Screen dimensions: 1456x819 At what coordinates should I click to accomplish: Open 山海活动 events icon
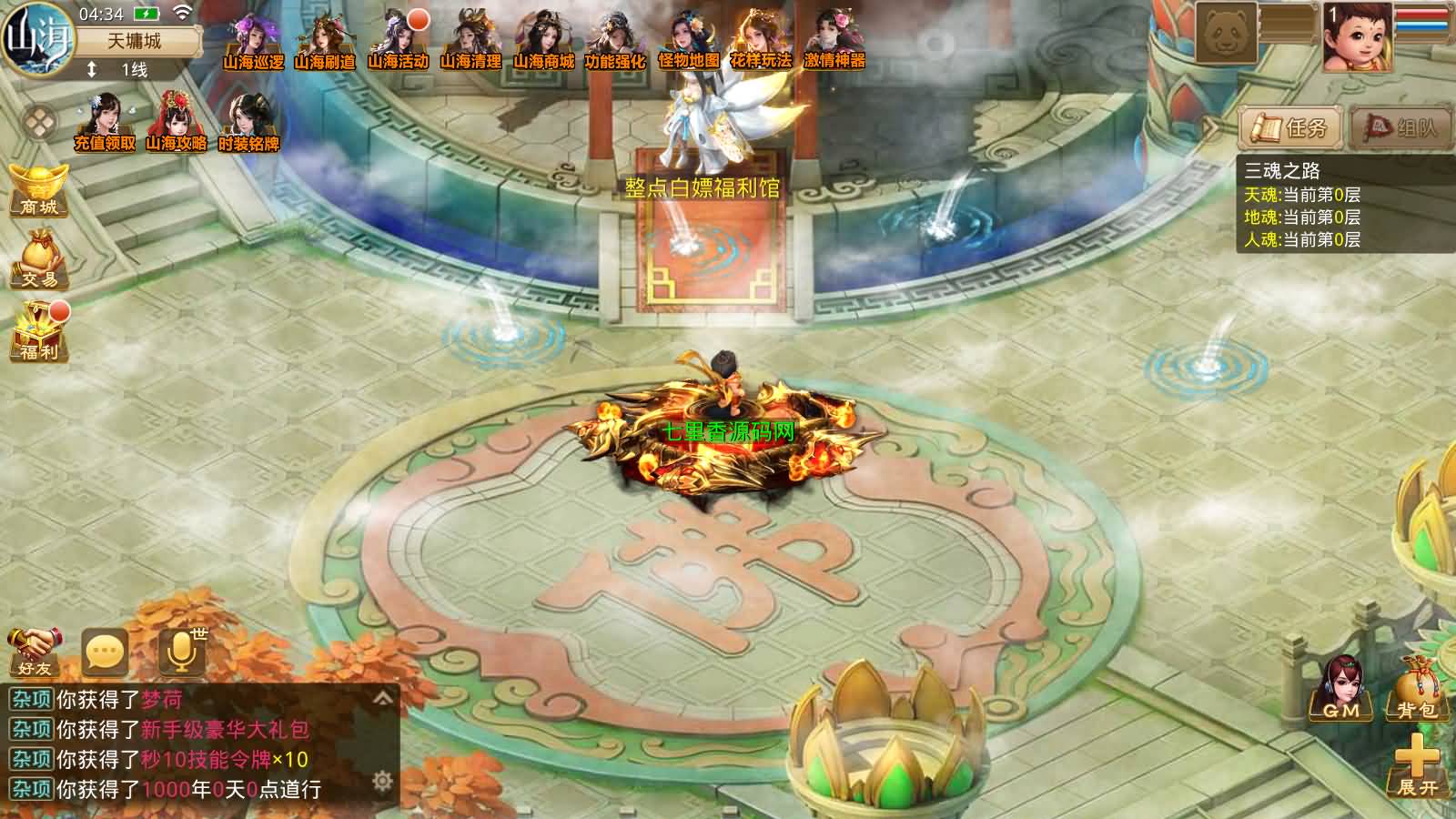tap(398, 41)
